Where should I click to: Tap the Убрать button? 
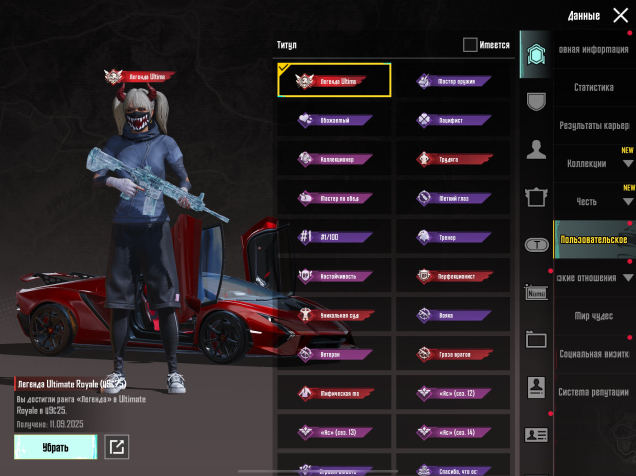[55, 447]
